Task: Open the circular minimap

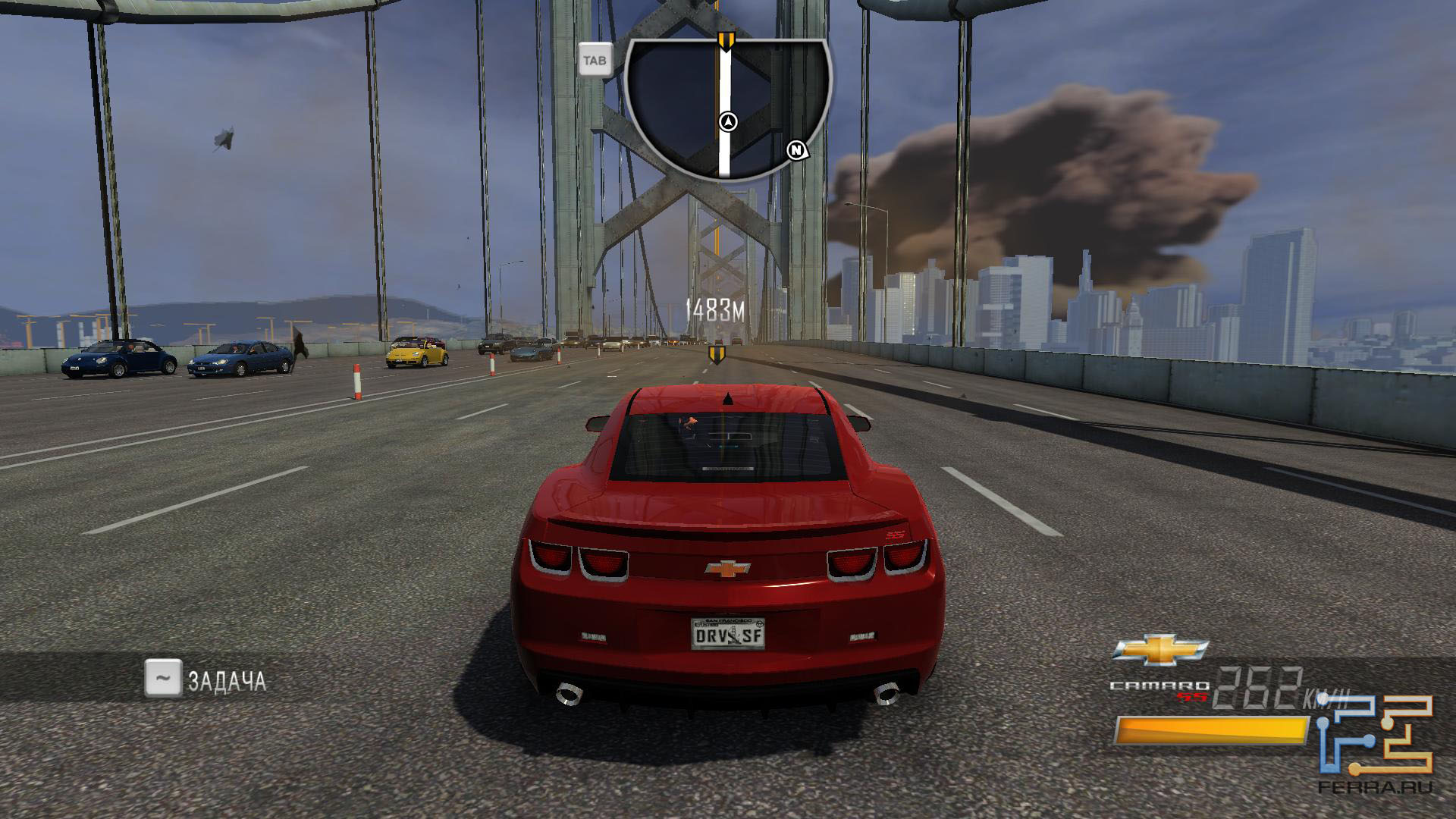Action: pos(728,106)
